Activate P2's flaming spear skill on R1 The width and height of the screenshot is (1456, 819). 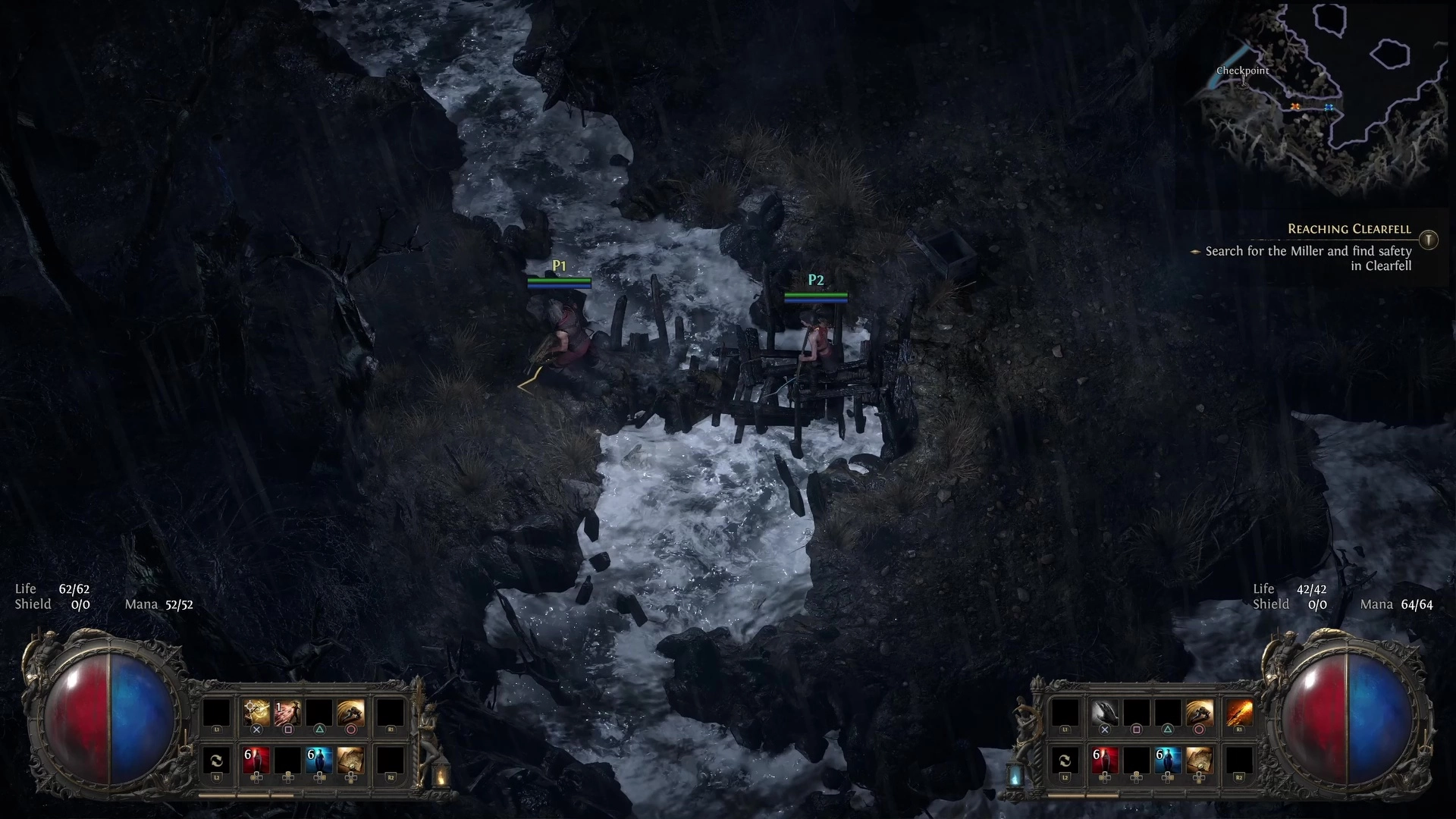tap(1238, 711)
